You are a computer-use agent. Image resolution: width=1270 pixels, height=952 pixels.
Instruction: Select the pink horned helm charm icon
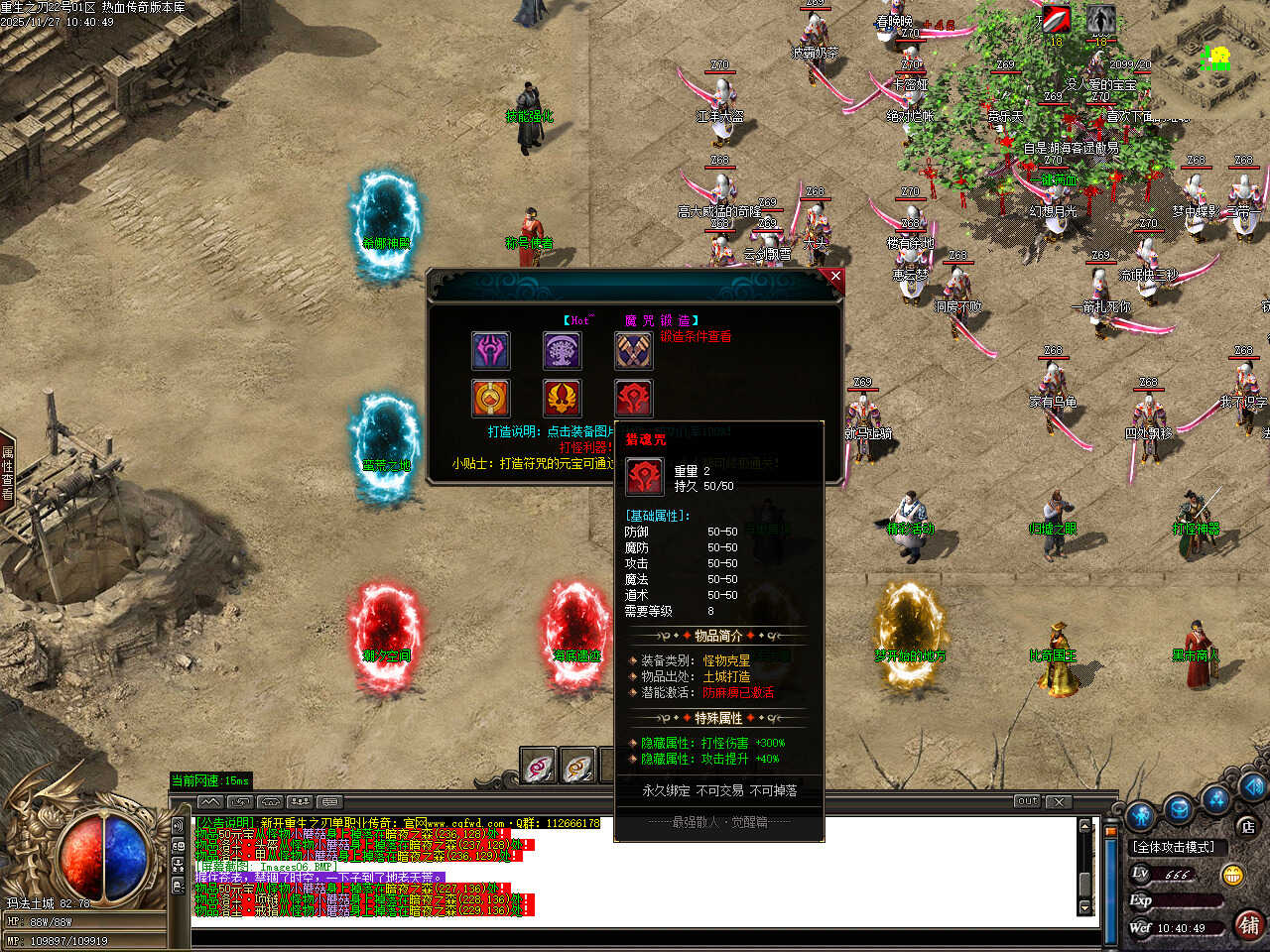(x=490, y=351)
